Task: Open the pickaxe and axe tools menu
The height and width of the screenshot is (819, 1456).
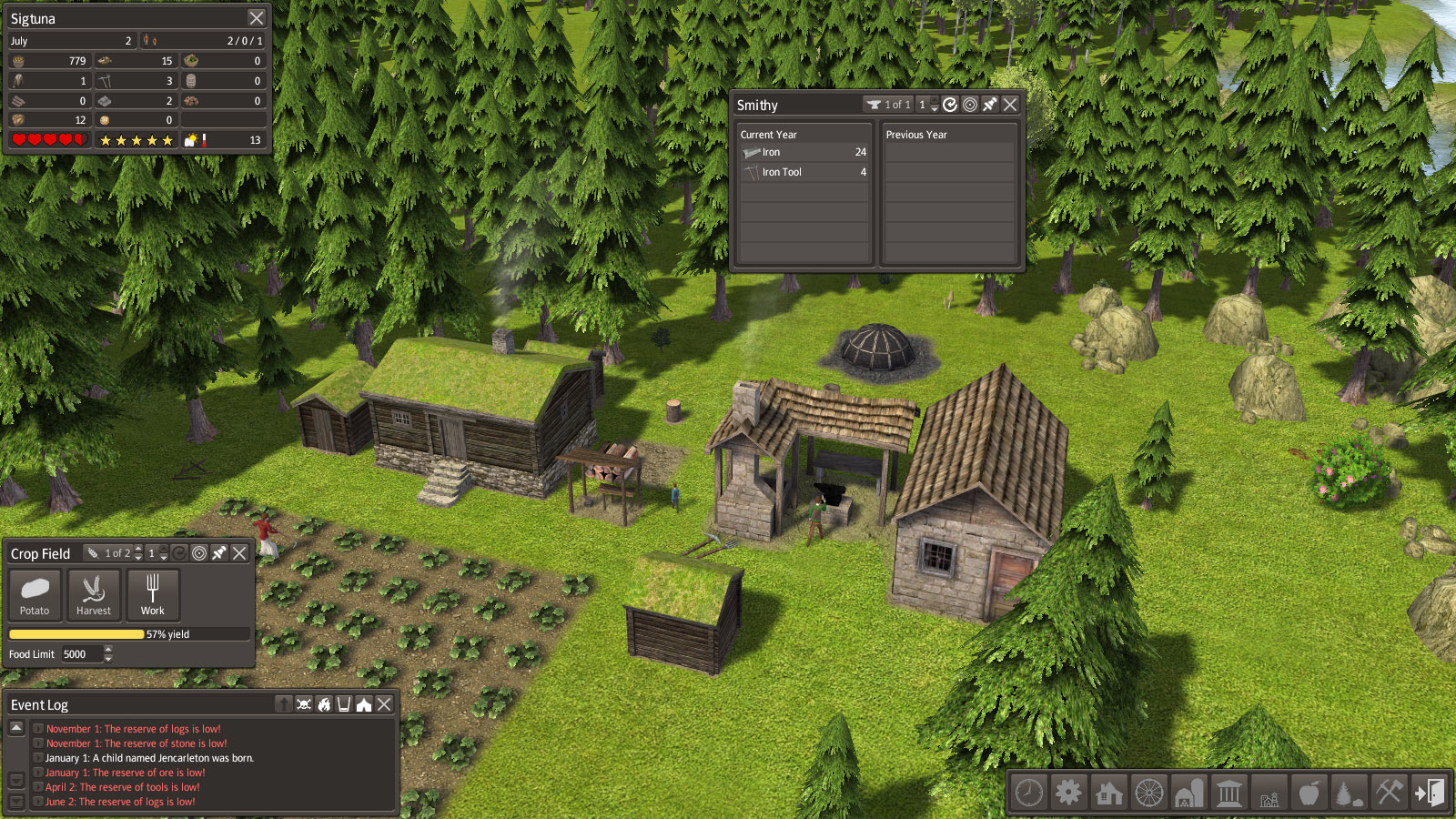Action: [x=1389, y=793]
